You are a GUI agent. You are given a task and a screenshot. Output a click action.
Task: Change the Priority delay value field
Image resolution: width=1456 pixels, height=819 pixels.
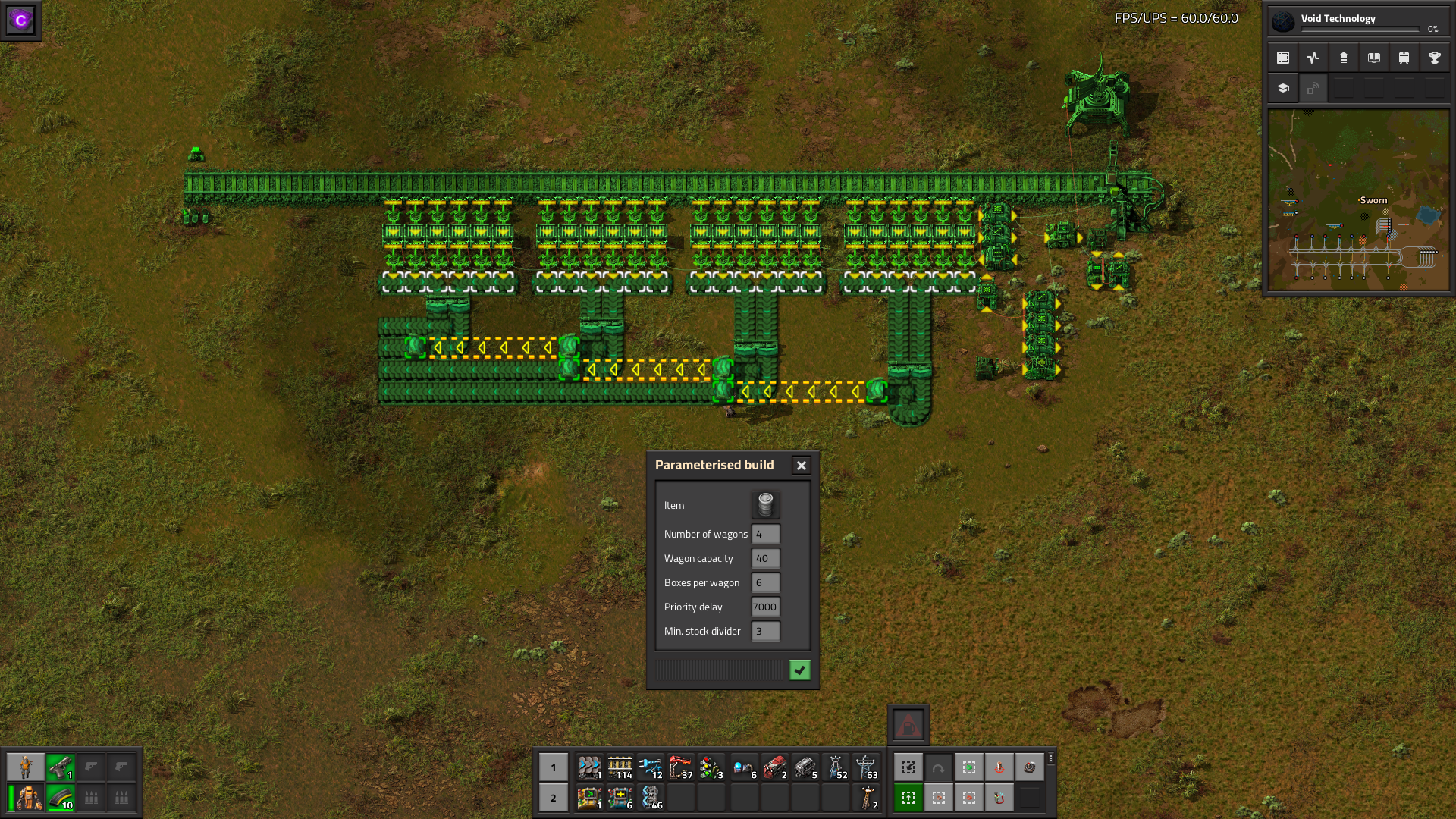point(765,607)
